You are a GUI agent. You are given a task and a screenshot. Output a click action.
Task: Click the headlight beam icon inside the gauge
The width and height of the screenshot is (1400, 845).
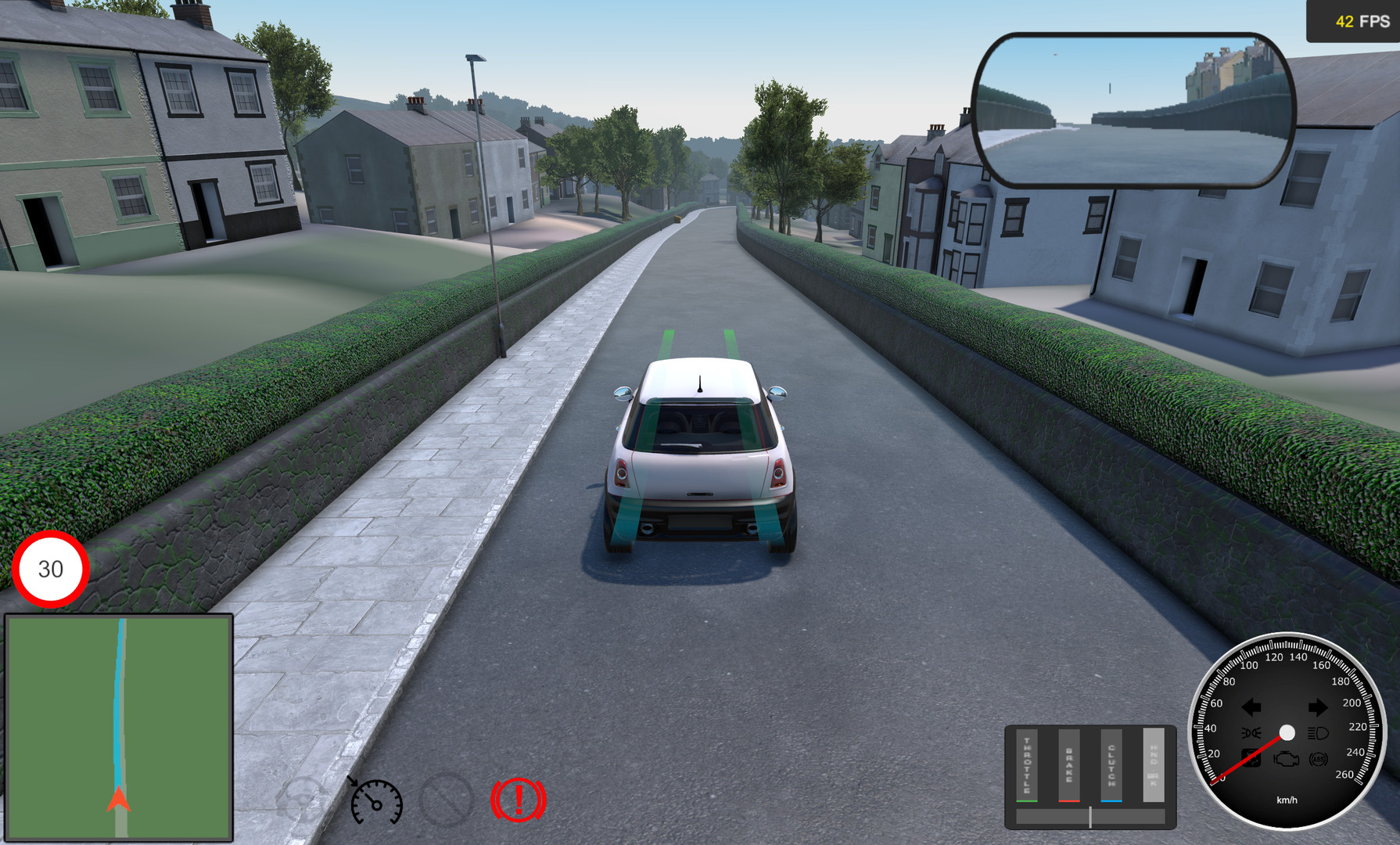(x=1318, y=733)
